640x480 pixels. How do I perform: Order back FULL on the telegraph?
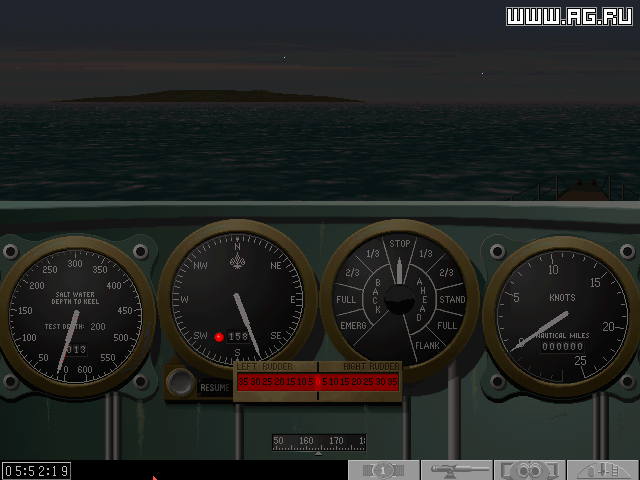tap(346, 299)
